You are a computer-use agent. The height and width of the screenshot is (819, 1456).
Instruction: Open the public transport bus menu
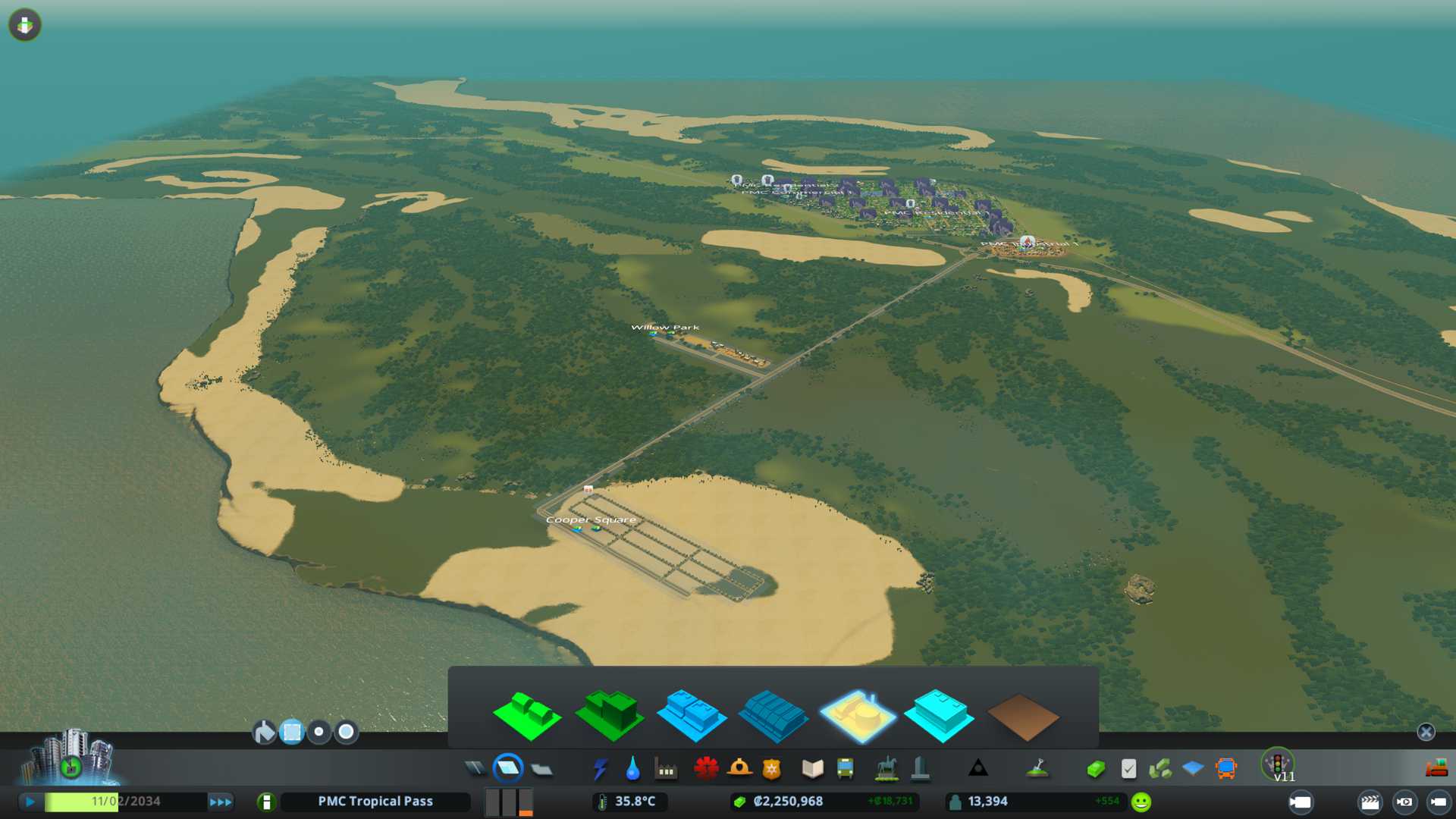(x=845, y=769)
